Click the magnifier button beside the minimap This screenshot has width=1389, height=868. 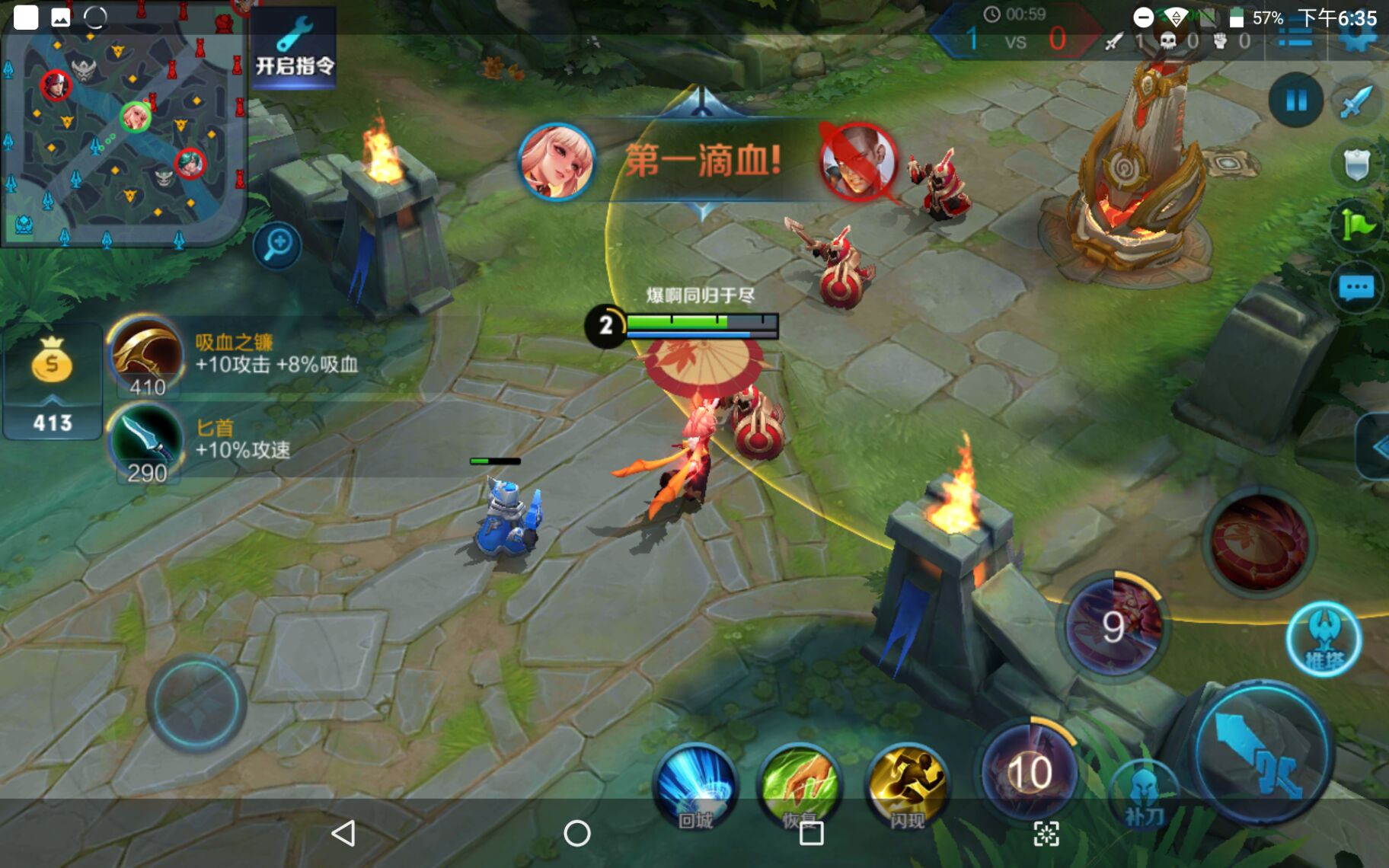pos(277,244)
